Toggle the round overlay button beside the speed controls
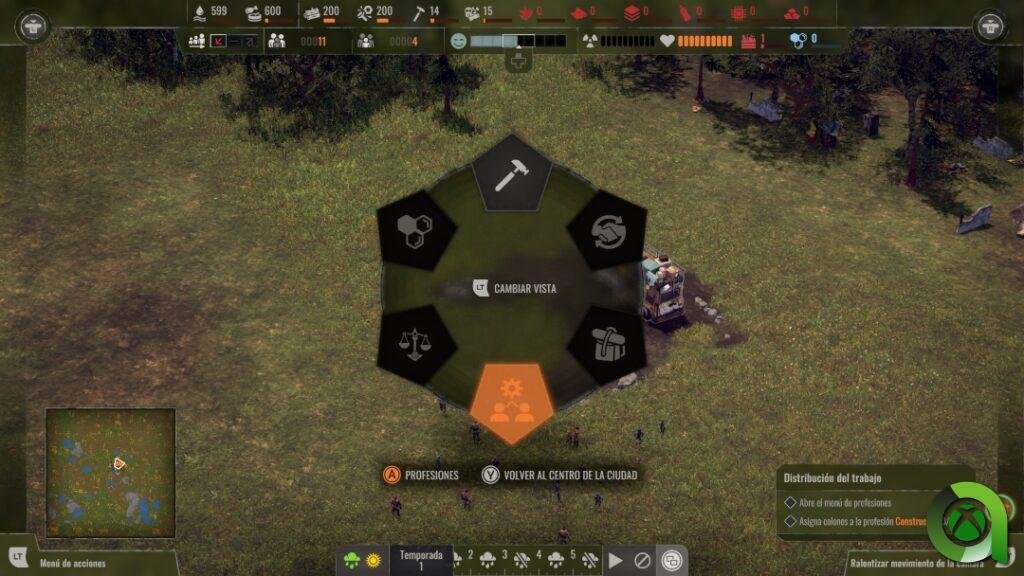Screen dimensions: 1024x576 pos(673,560)
